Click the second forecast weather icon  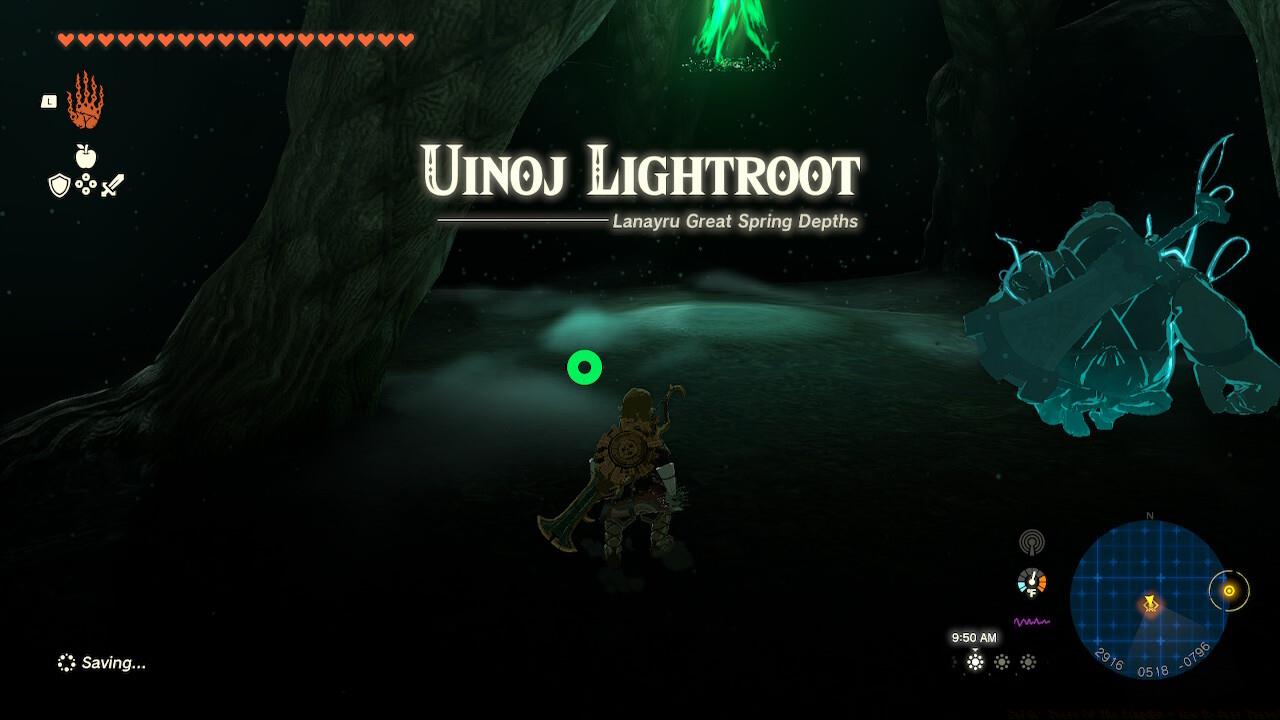[1002, 661]
